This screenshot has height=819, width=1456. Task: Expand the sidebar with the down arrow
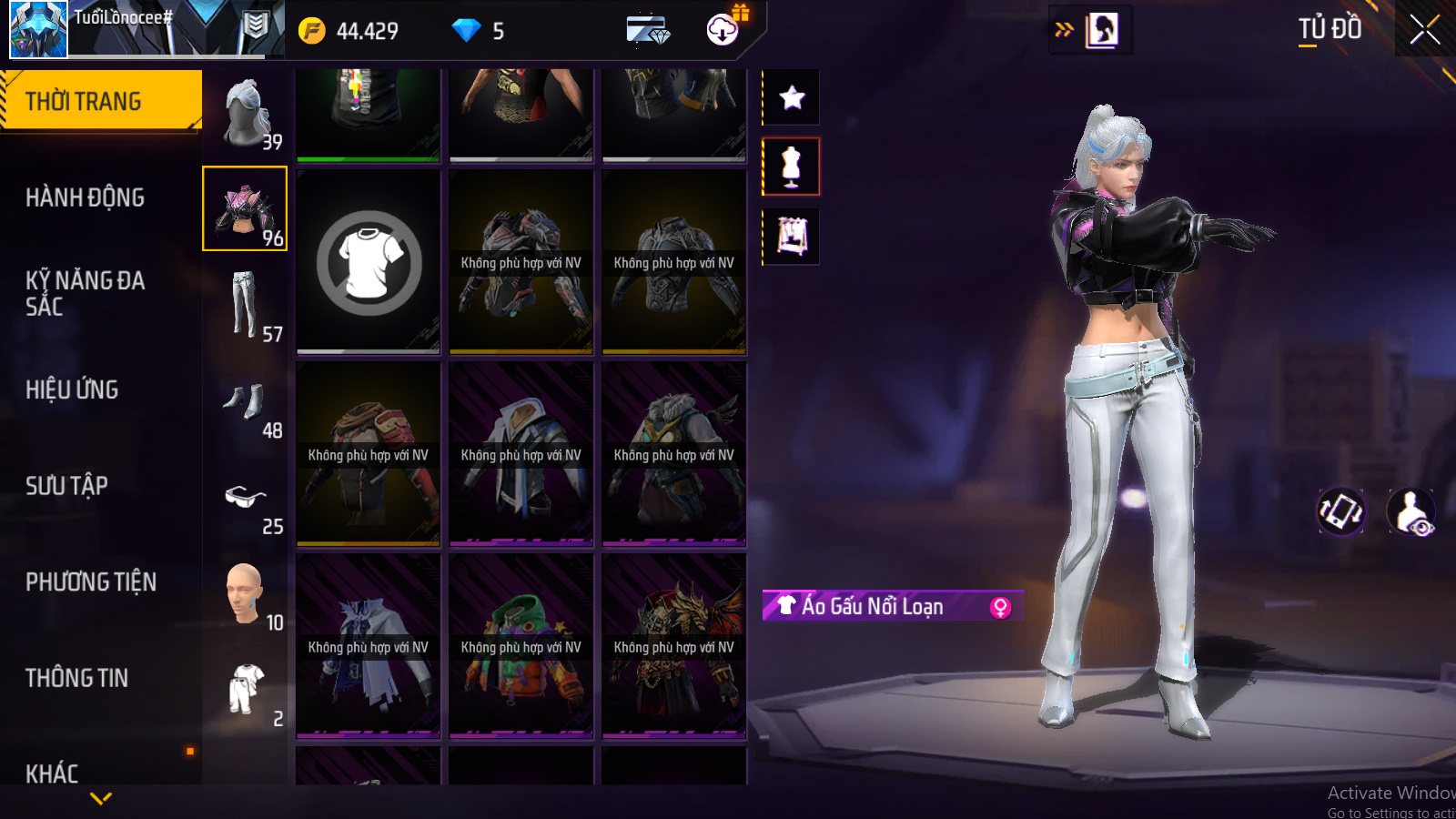pos(101,798)
